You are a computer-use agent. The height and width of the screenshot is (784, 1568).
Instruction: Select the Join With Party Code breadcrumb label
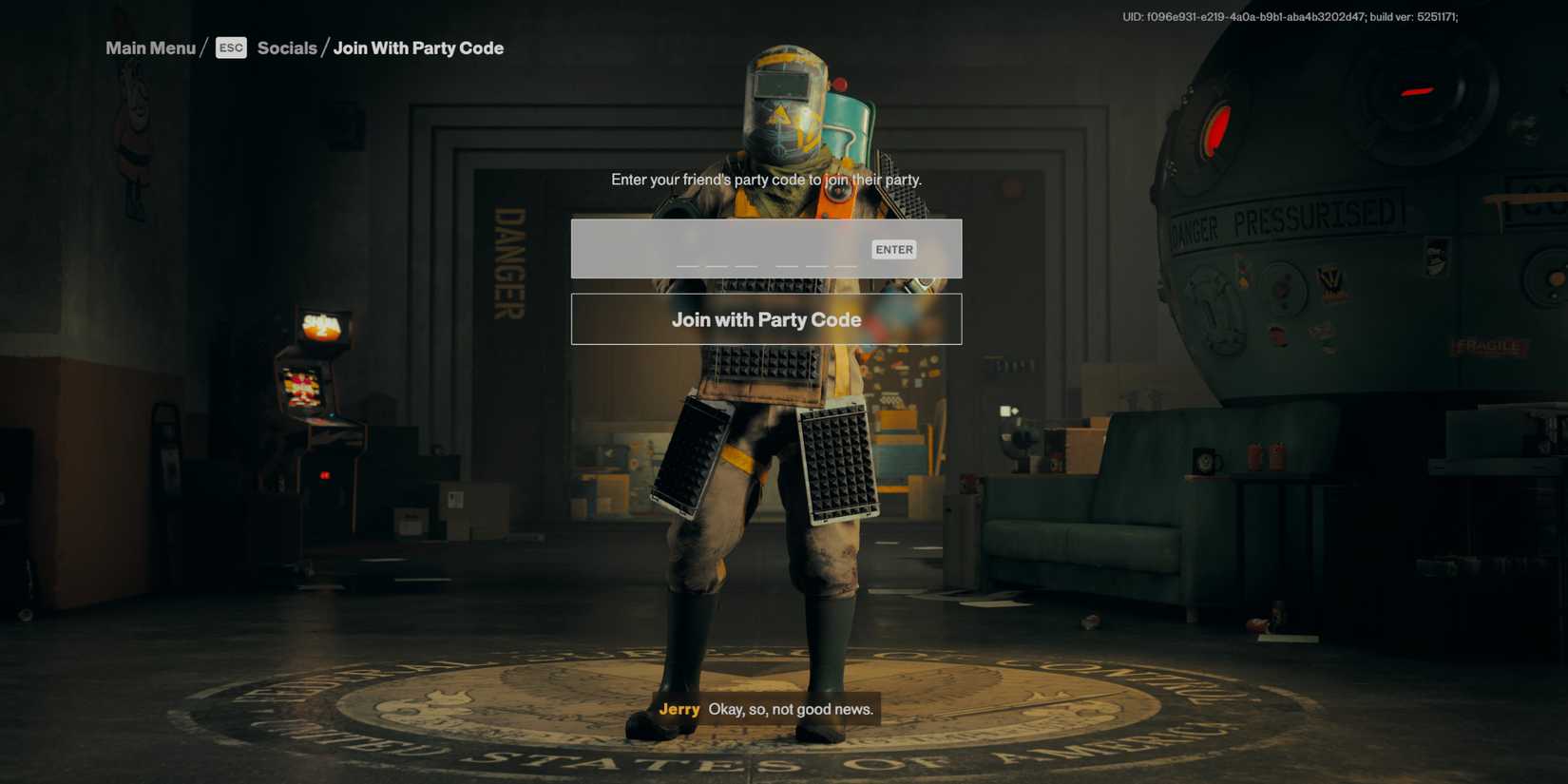click(x=418, y=48)
